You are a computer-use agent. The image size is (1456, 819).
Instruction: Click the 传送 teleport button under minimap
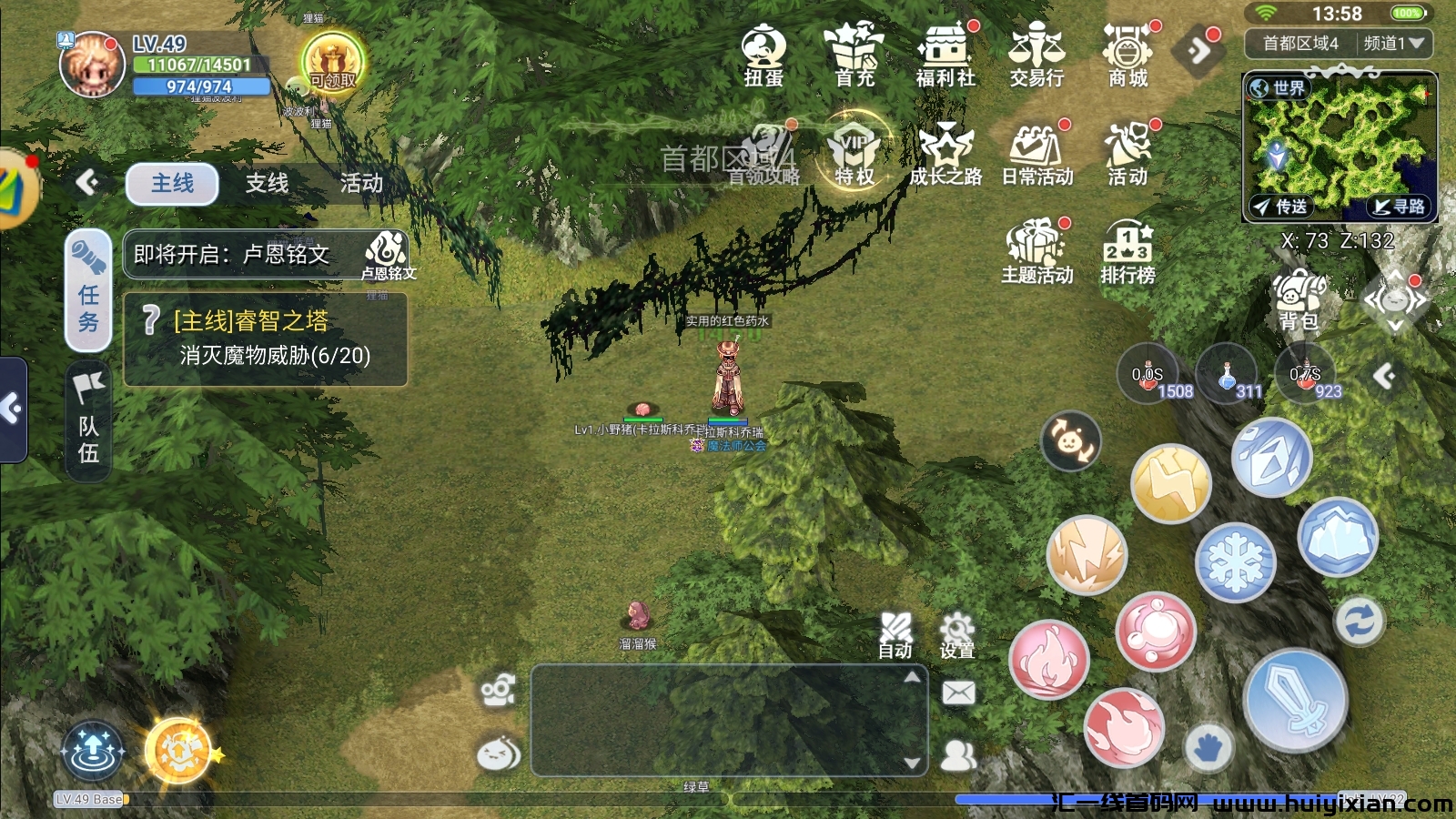point(1280,207)
